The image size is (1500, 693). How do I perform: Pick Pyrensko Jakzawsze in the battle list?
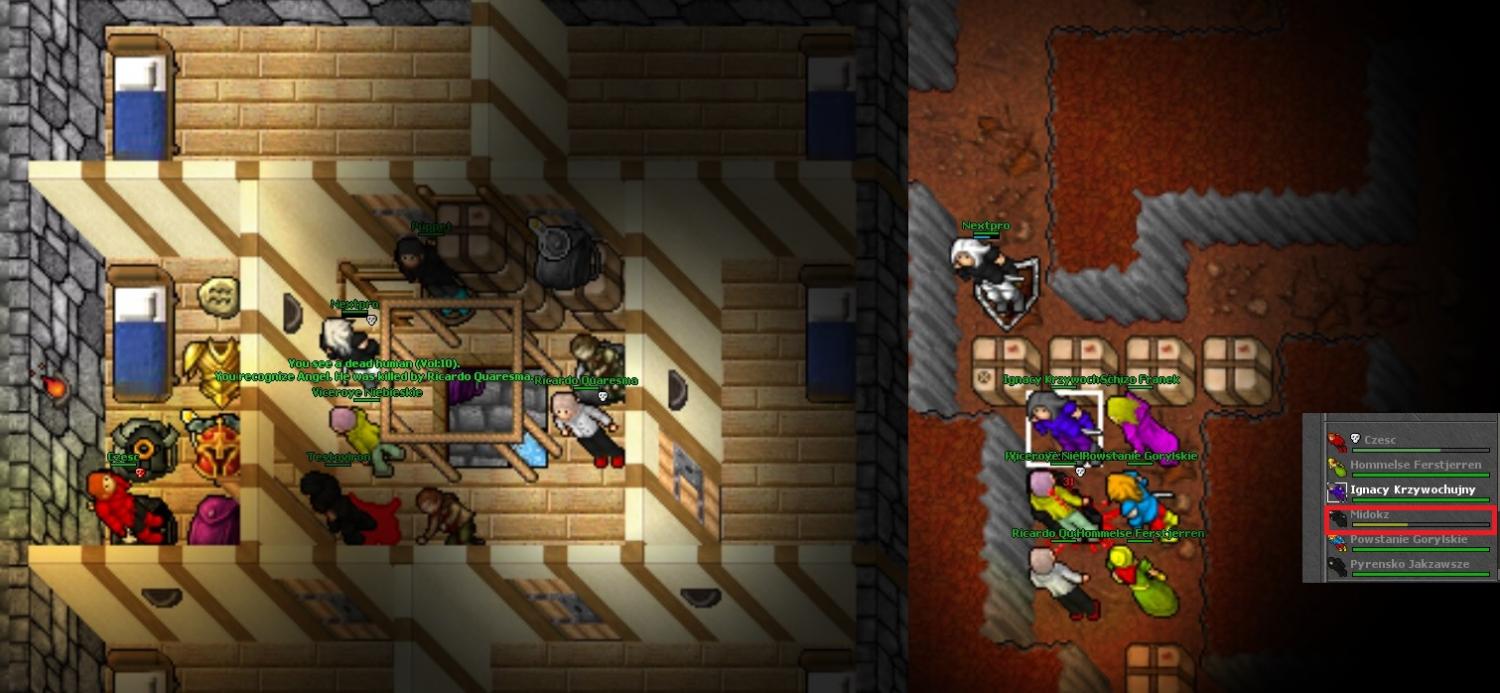tap(1408, 566)
